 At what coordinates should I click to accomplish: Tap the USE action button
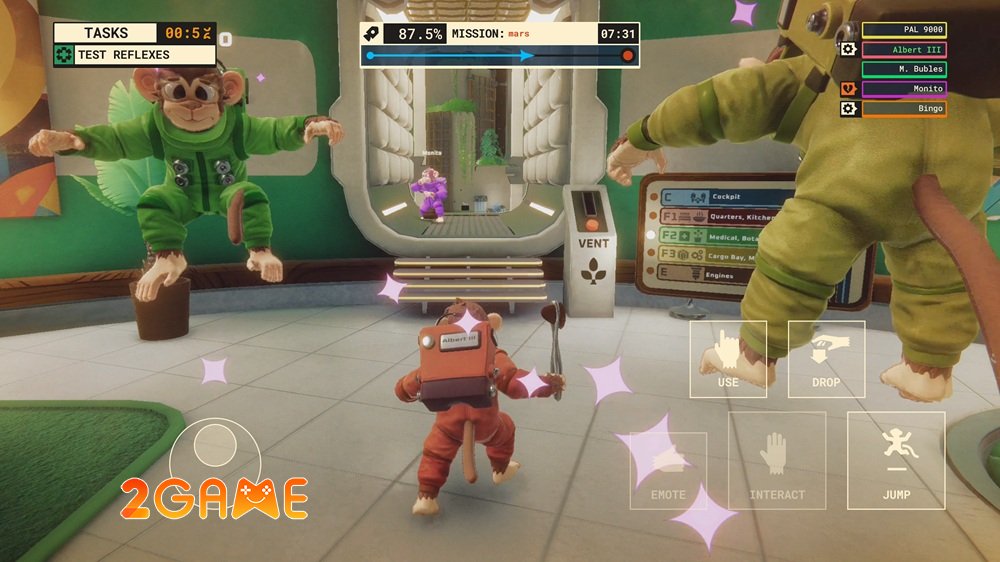pos(728,359)
